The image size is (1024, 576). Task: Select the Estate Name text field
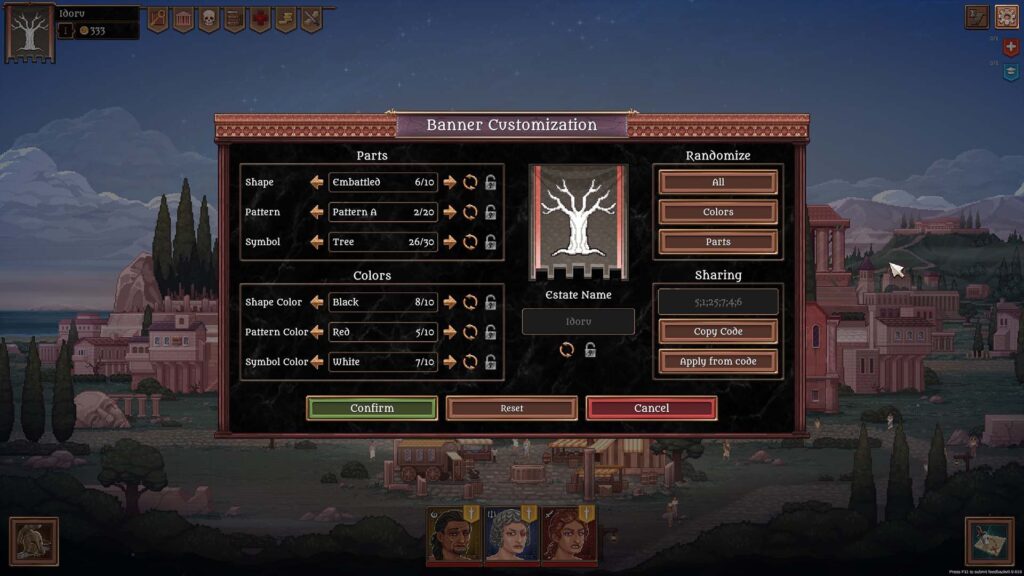[578, 322]
